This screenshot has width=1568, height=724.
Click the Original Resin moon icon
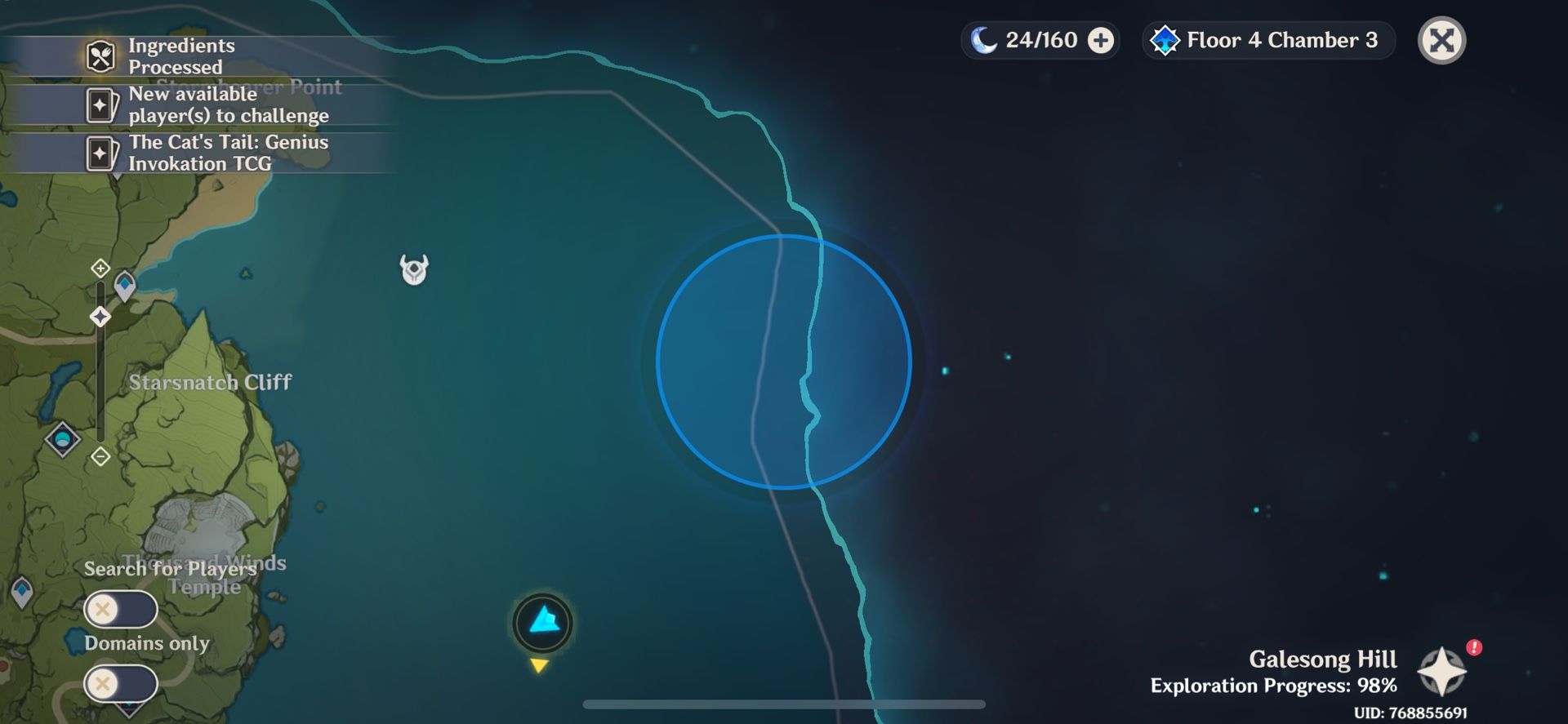coord(982,38)
